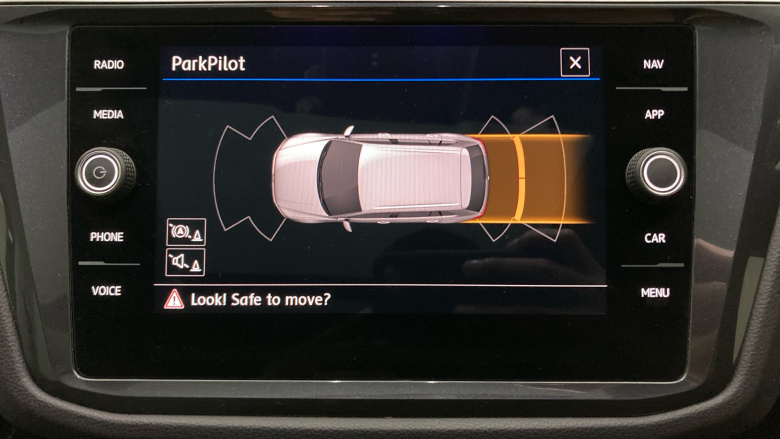Screen dimensions: 780x439
Task: Open the CAR settings
Action: 654,238
